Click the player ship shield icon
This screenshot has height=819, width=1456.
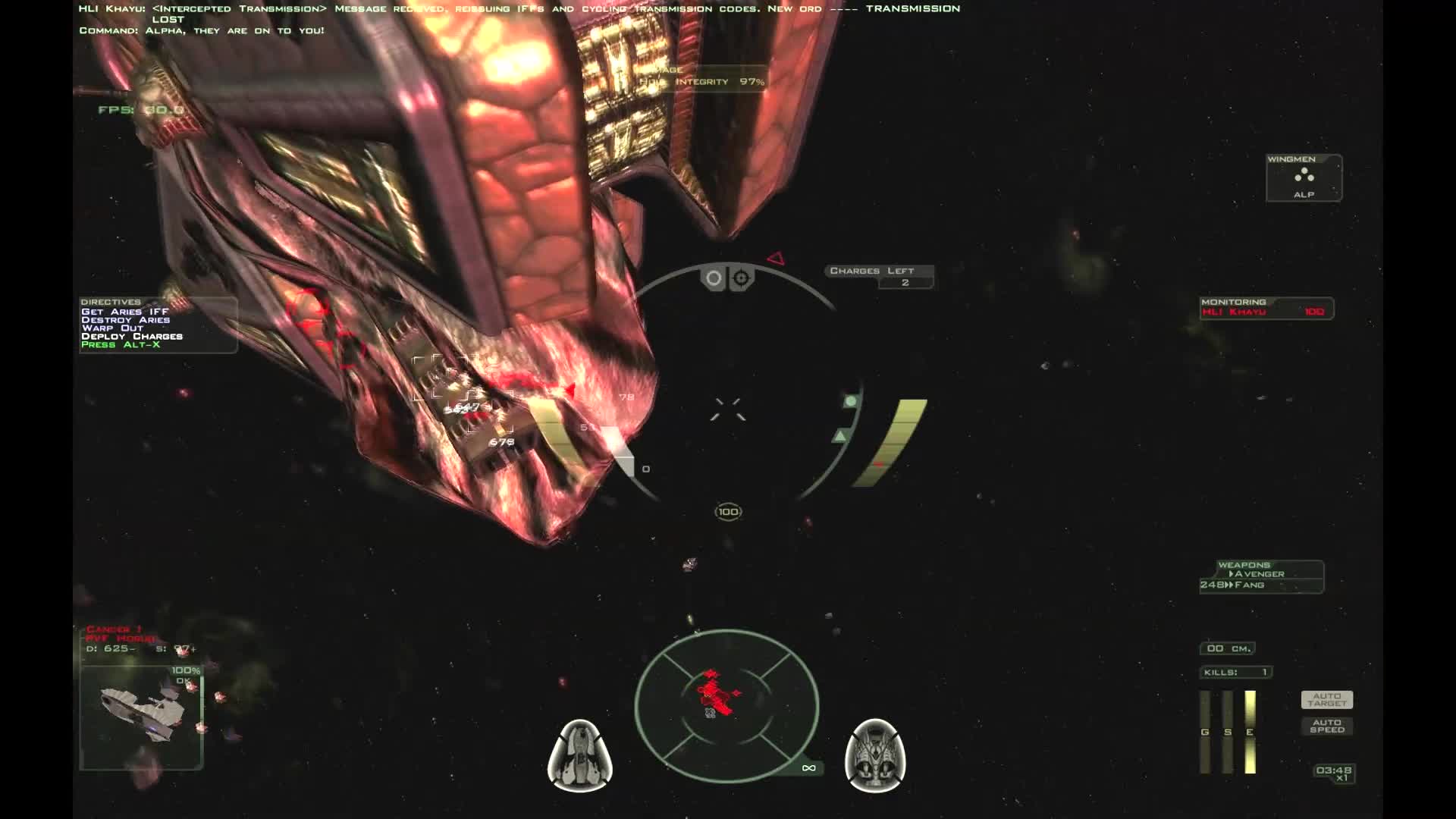coord(580,755)
